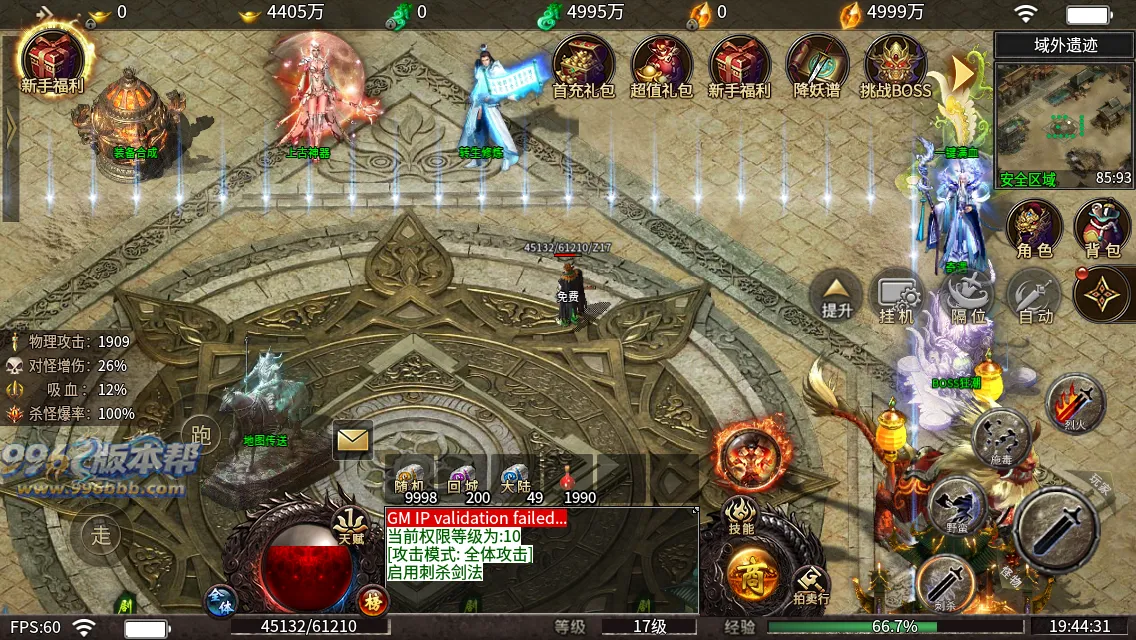
Task: Open the 背包 backpack
Action: (1102, 228)
